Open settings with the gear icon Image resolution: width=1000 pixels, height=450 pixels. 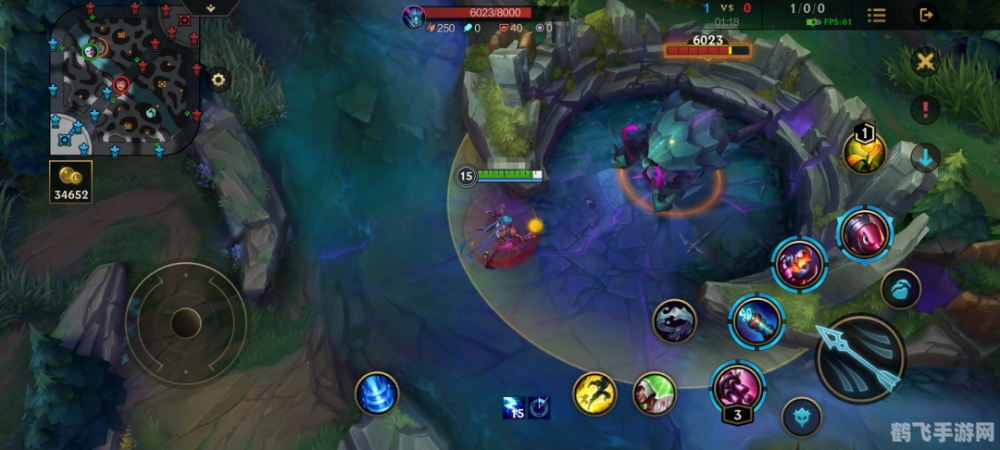[x=217, y=80]
